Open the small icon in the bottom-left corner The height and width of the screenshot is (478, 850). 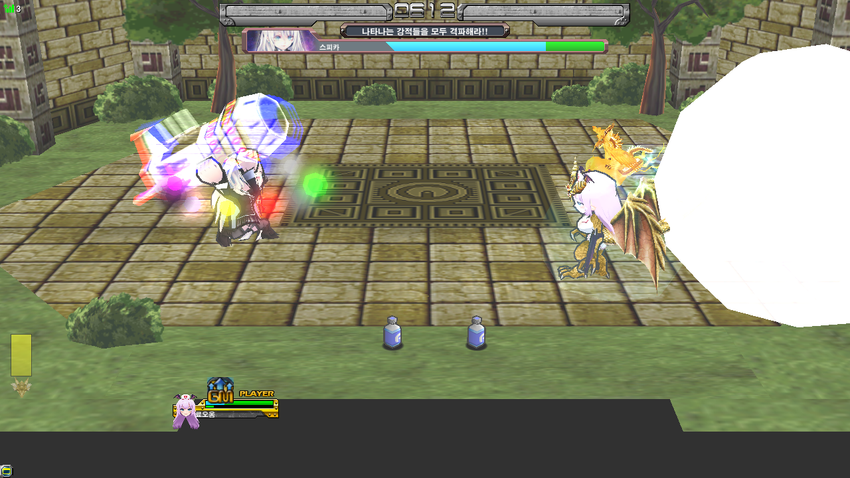point(6,470)
